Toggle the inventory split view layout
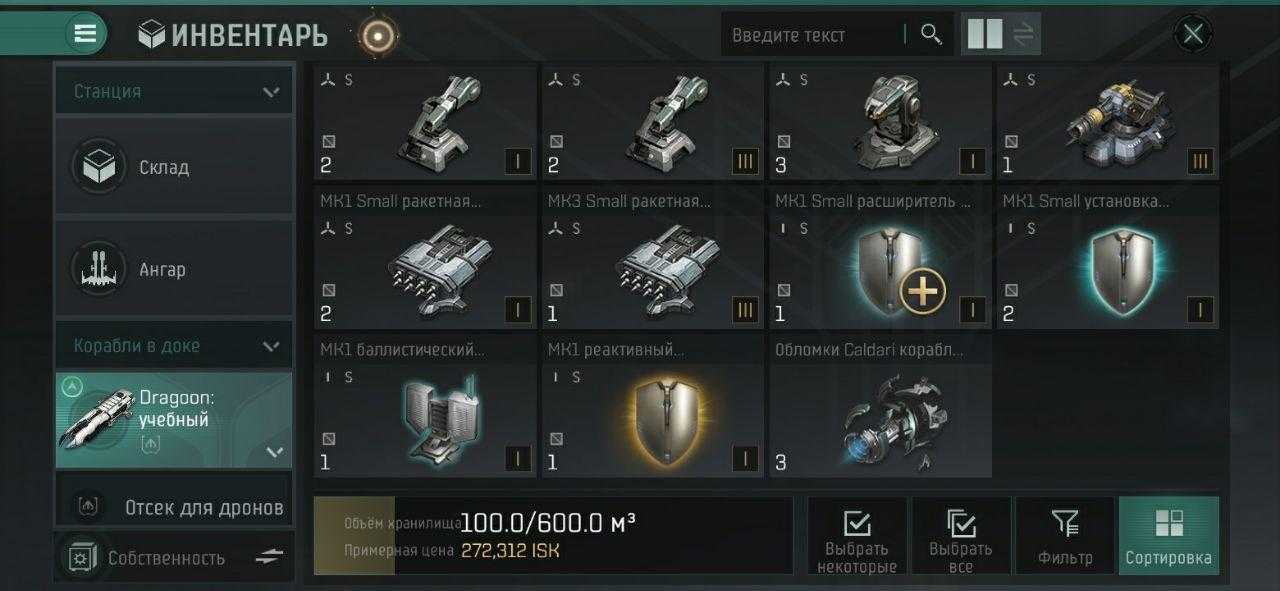Image resolution: width=1280 pixels, height=591 pixels. [x=1001, y=35]
